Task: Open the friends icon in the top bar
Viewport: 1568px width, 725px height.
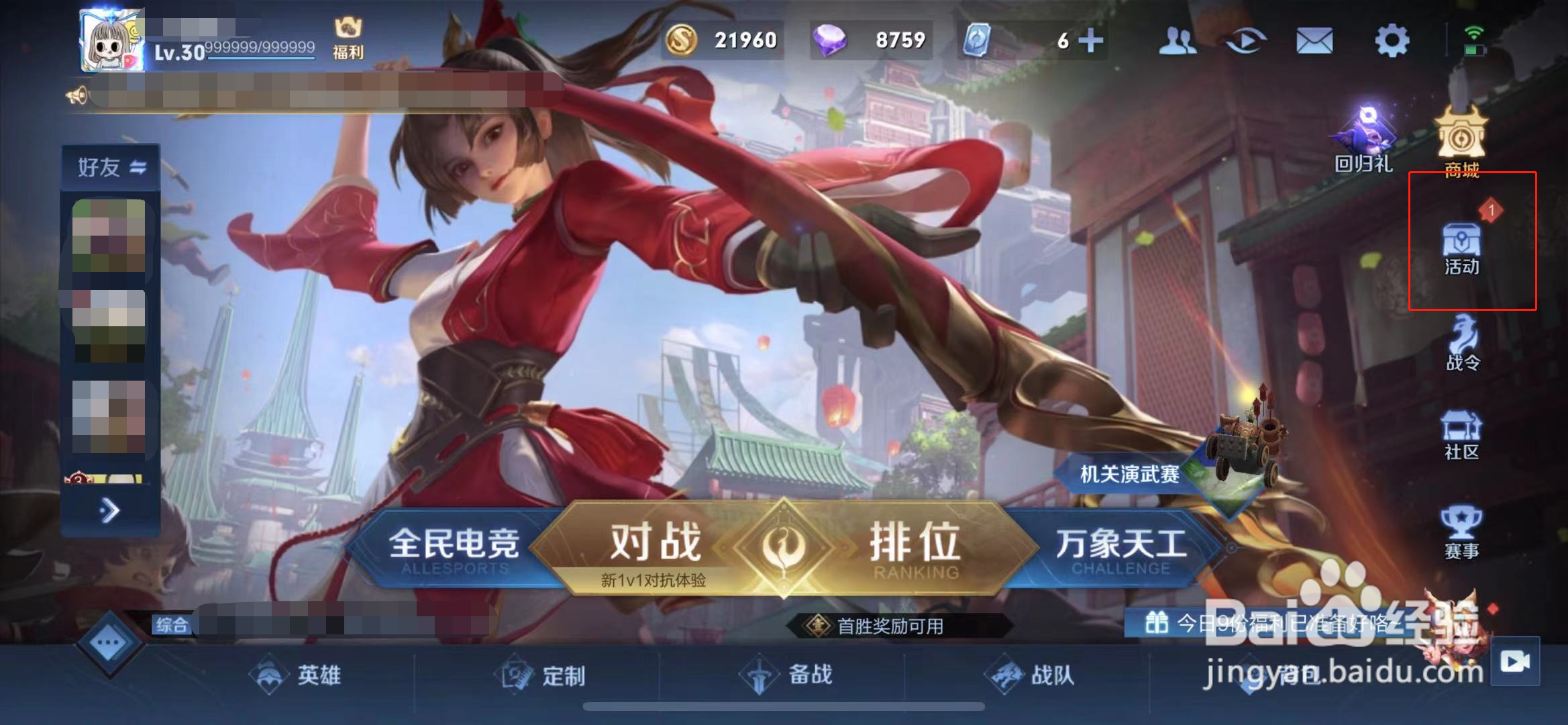Action: 1179,40
